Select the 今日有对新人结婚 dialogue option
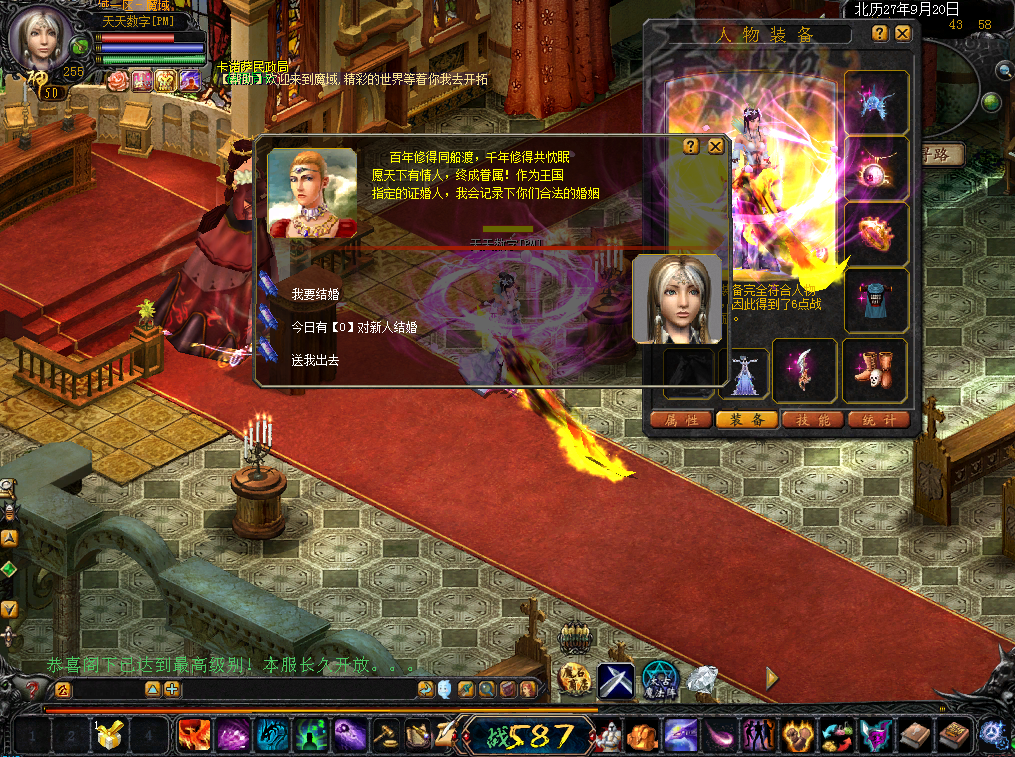 pos(354,327)
